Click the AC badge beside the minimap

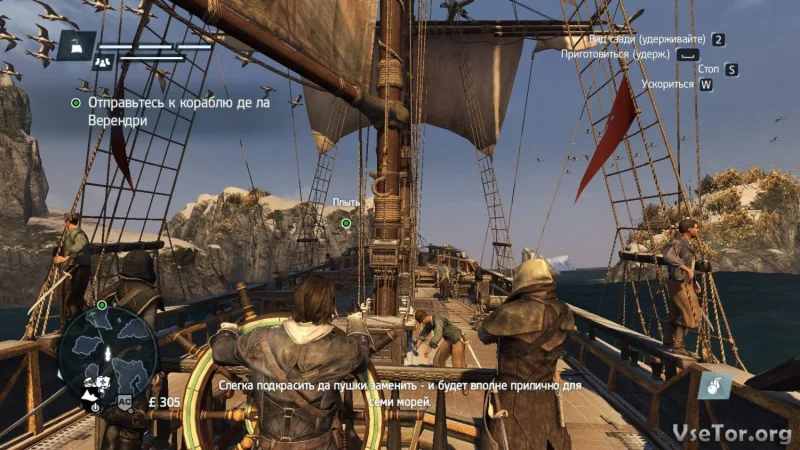pos(126,401)
